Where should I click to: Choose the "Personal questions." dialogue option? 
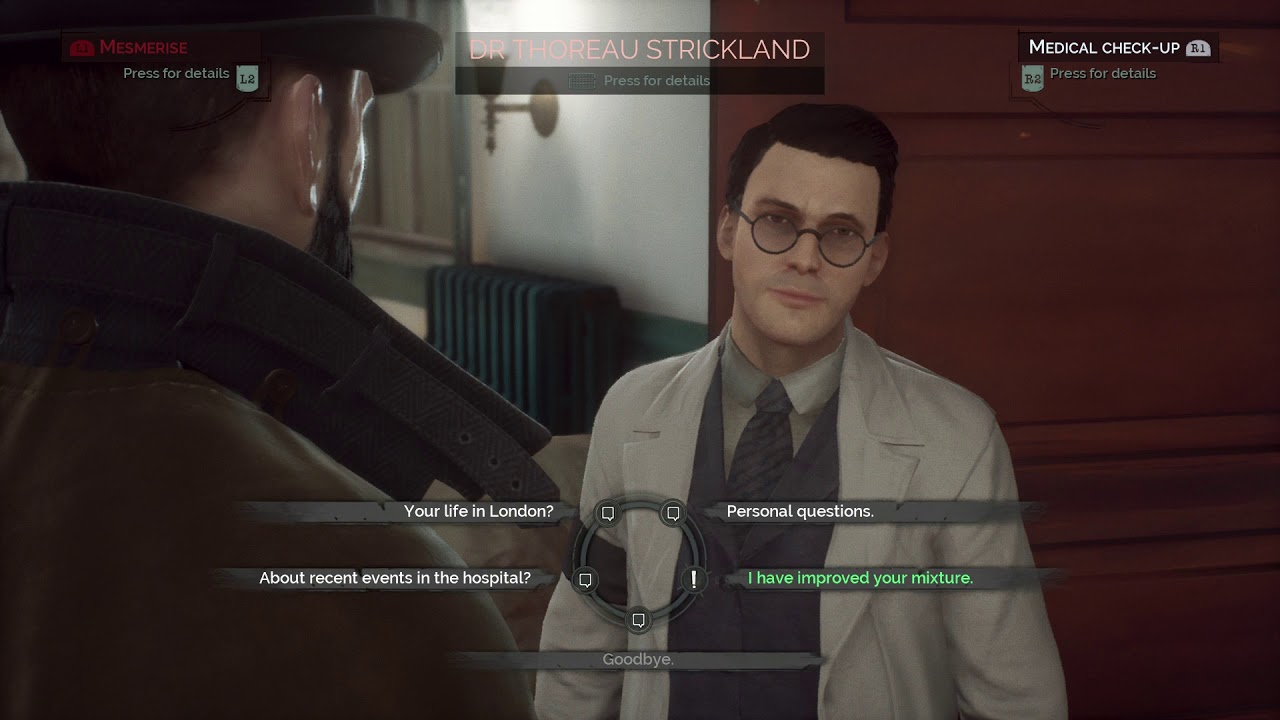[x=800, y=511]
